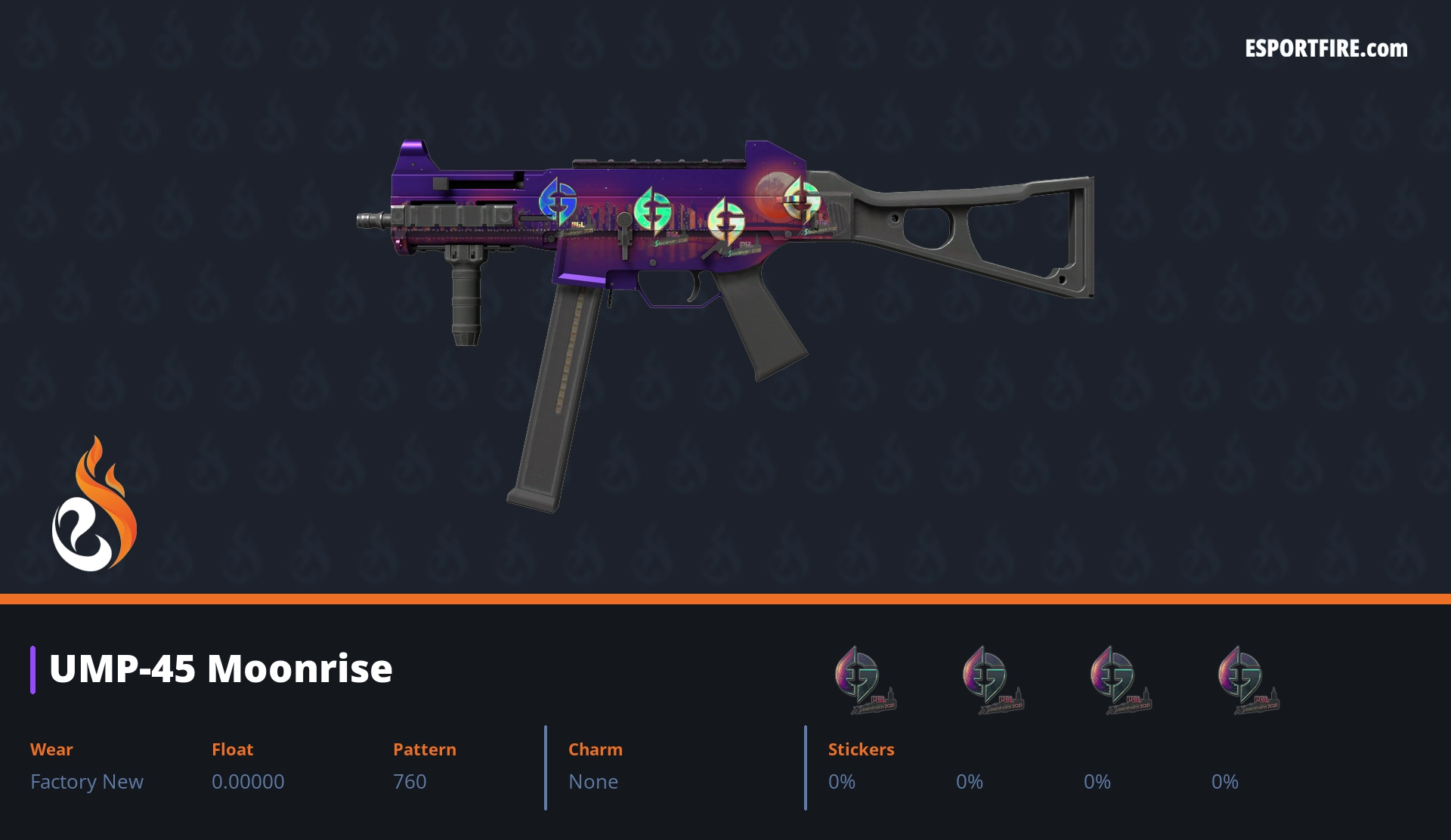Click the orange flame logo emblem
The width and height of the screenshot is (1451, 840).
click(94, 505)
